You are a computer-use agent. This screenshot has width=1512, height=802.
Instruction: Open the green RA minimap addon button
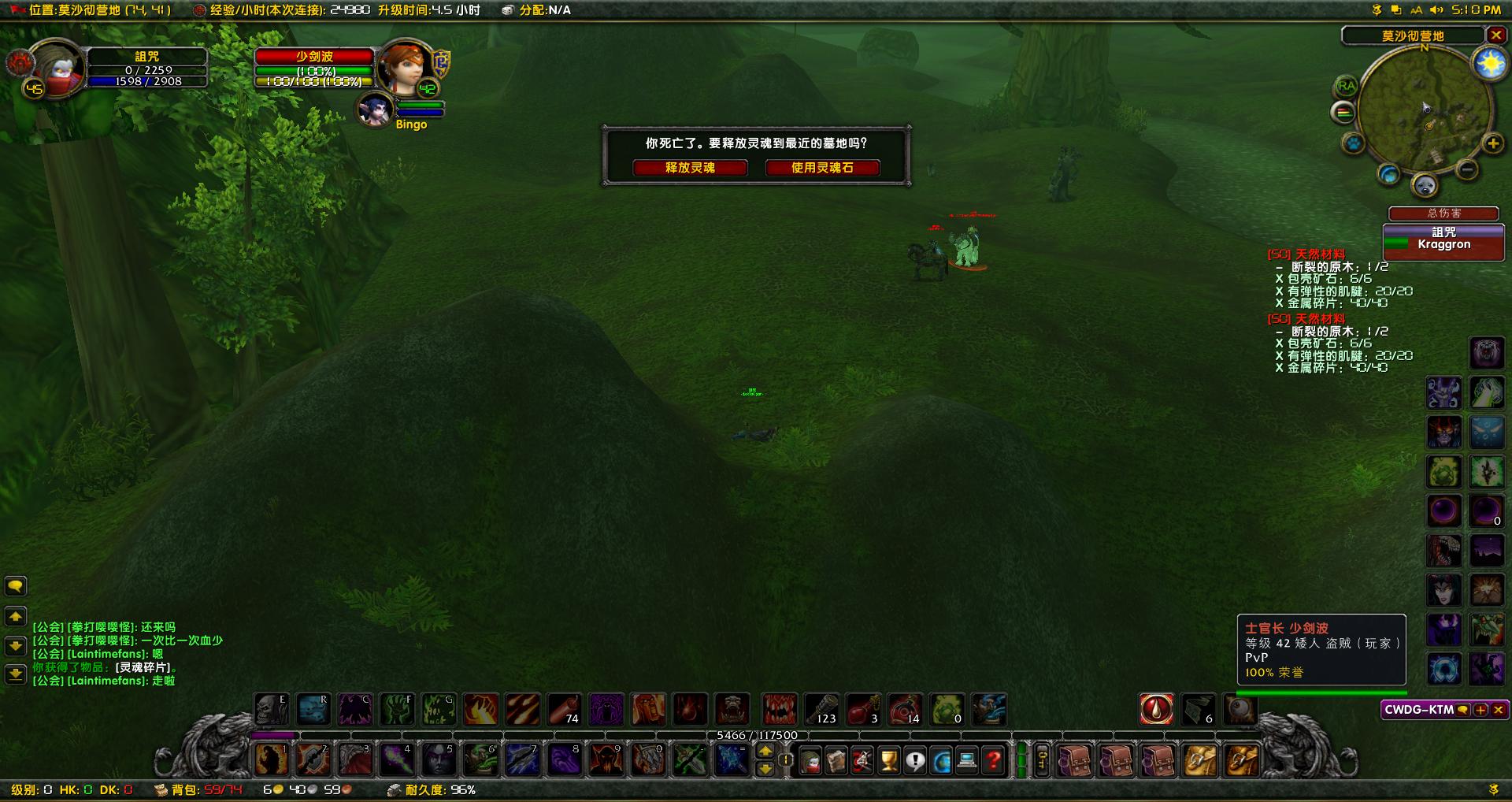[x=1346, y=87]
